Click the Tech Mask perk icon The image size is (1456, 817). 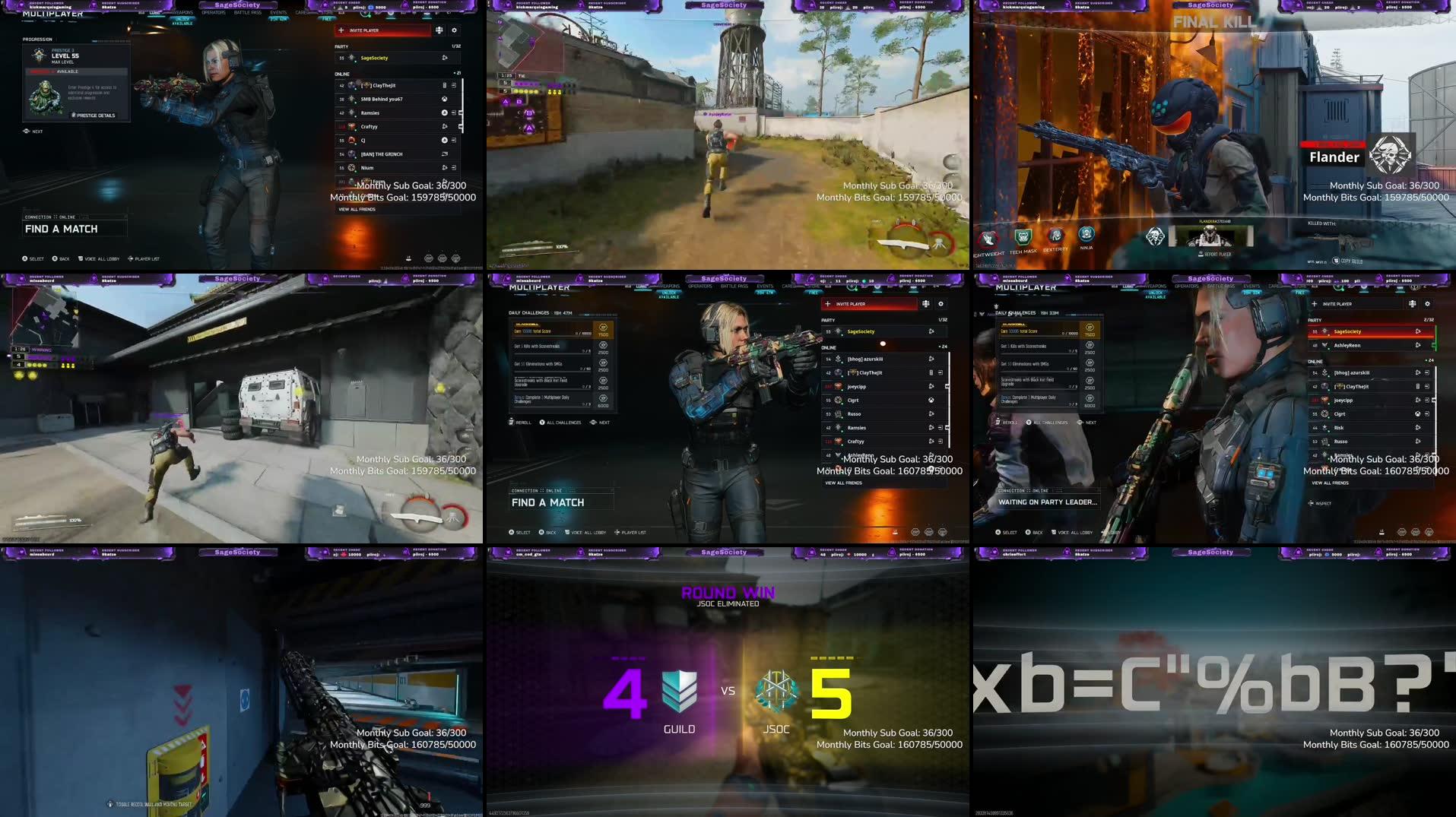(1023, 236)
